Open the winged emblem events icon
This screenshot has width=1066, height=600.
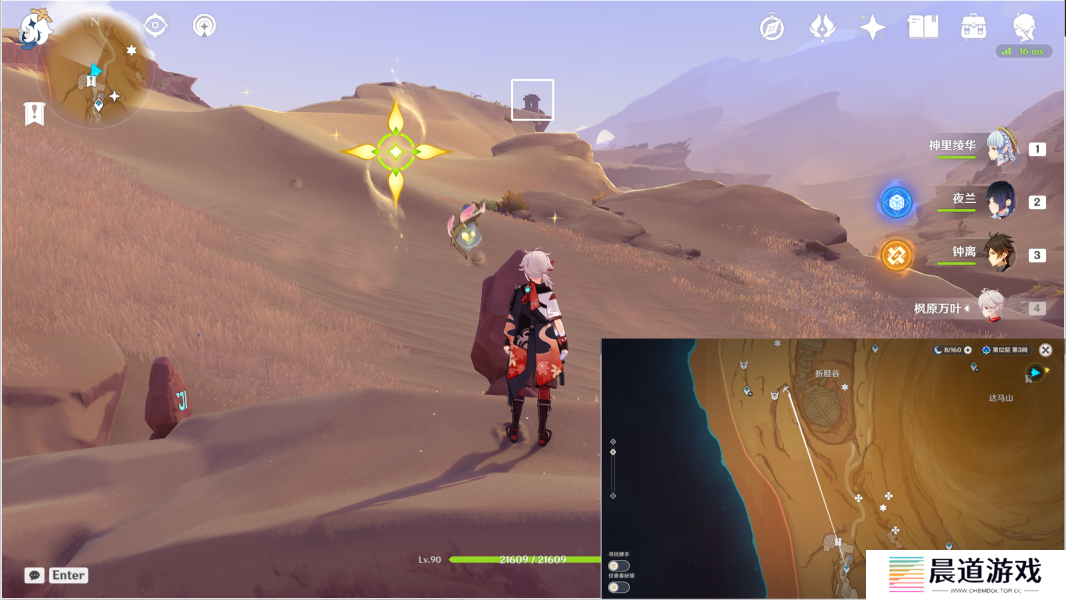click(822, 27)
